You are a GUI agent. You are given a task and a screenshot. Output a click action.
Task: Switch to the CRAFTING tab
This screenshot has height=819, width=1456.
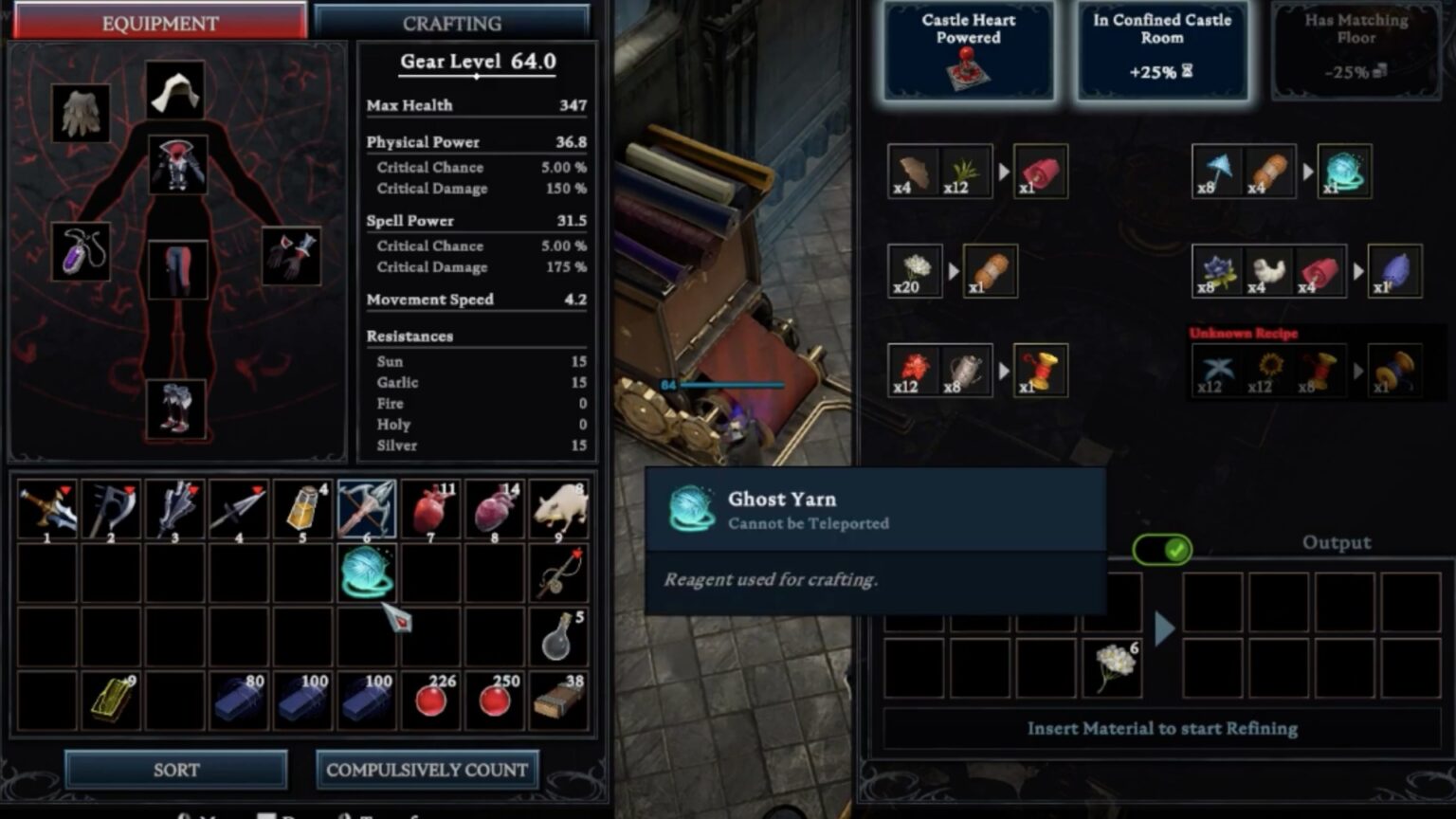tap(453, 22)
